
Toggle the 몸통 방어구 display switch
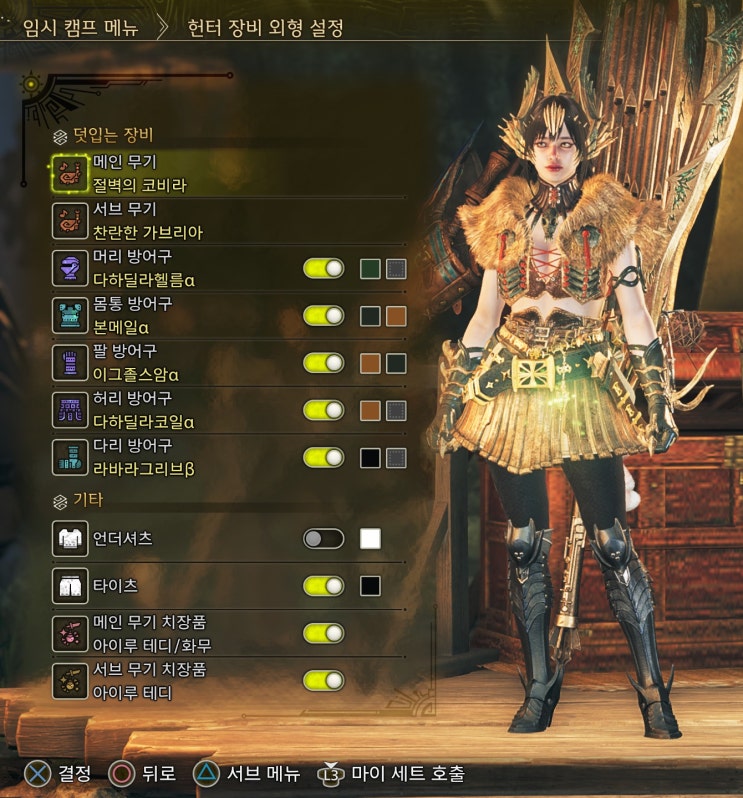tap(323, 315)
